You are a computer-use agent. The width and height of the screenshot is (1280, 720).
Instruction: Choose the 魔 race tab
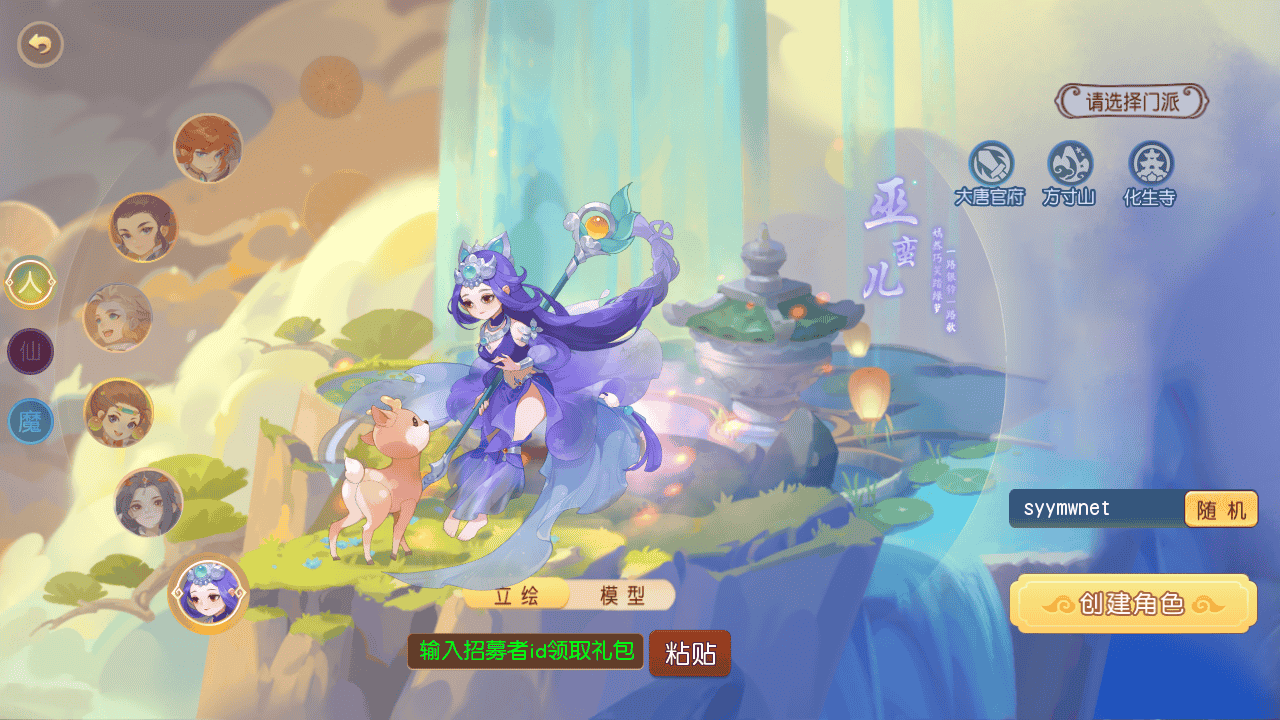click(x=31, y=421)
